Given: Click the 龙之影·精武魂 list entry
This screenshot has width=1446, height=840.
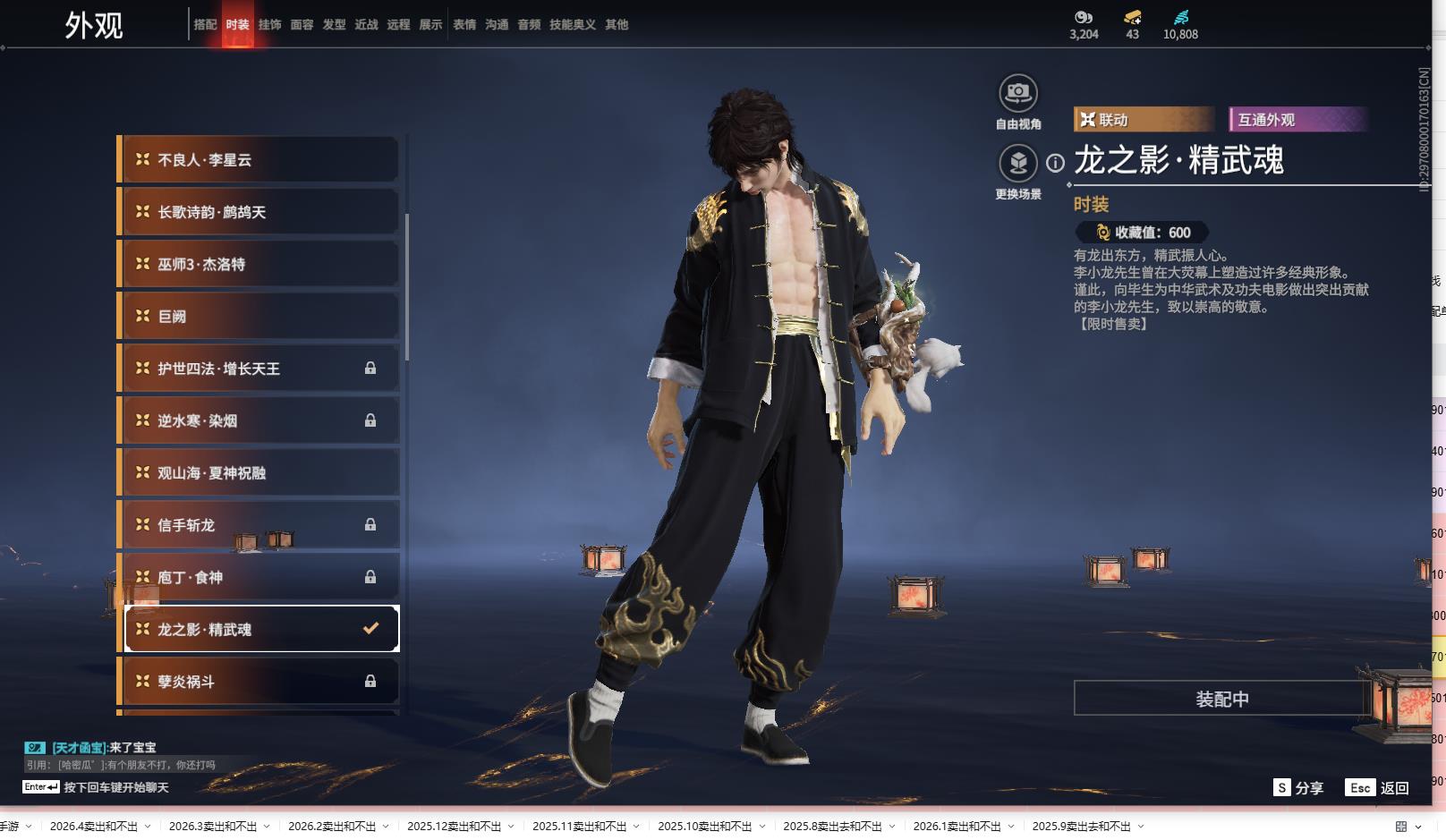Looking at the screenshot, I should click(x=259, y=629).
